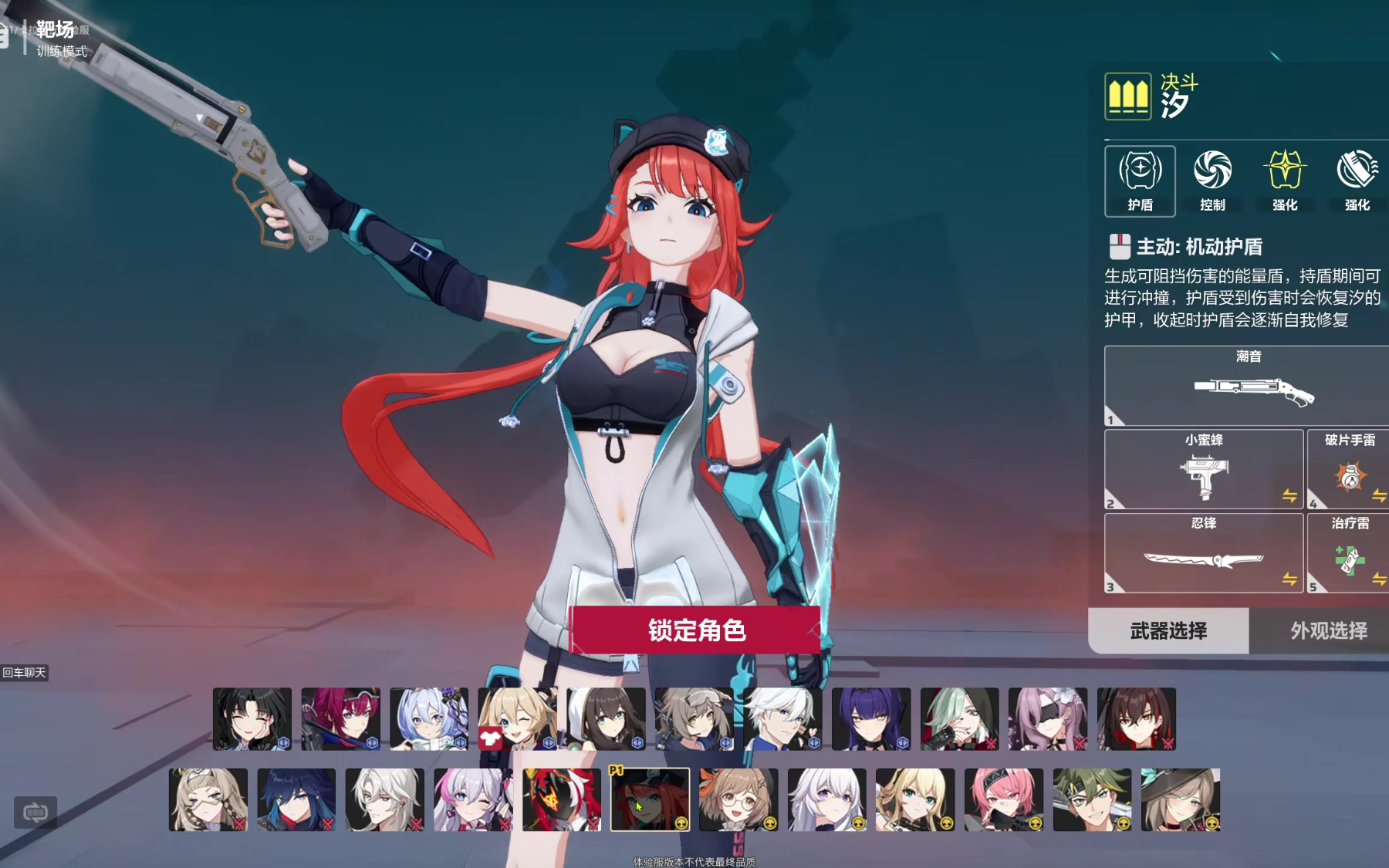
Task: Pick the brown-haired girl with glasses portrait
Action: (x=738, y=799)
